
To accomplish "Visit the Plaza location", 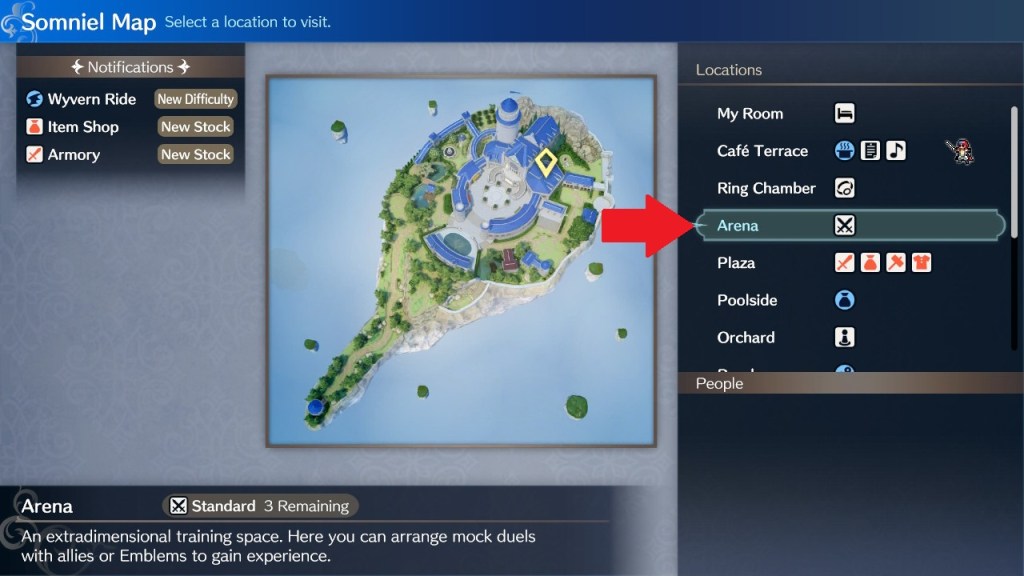I will 736,263.
